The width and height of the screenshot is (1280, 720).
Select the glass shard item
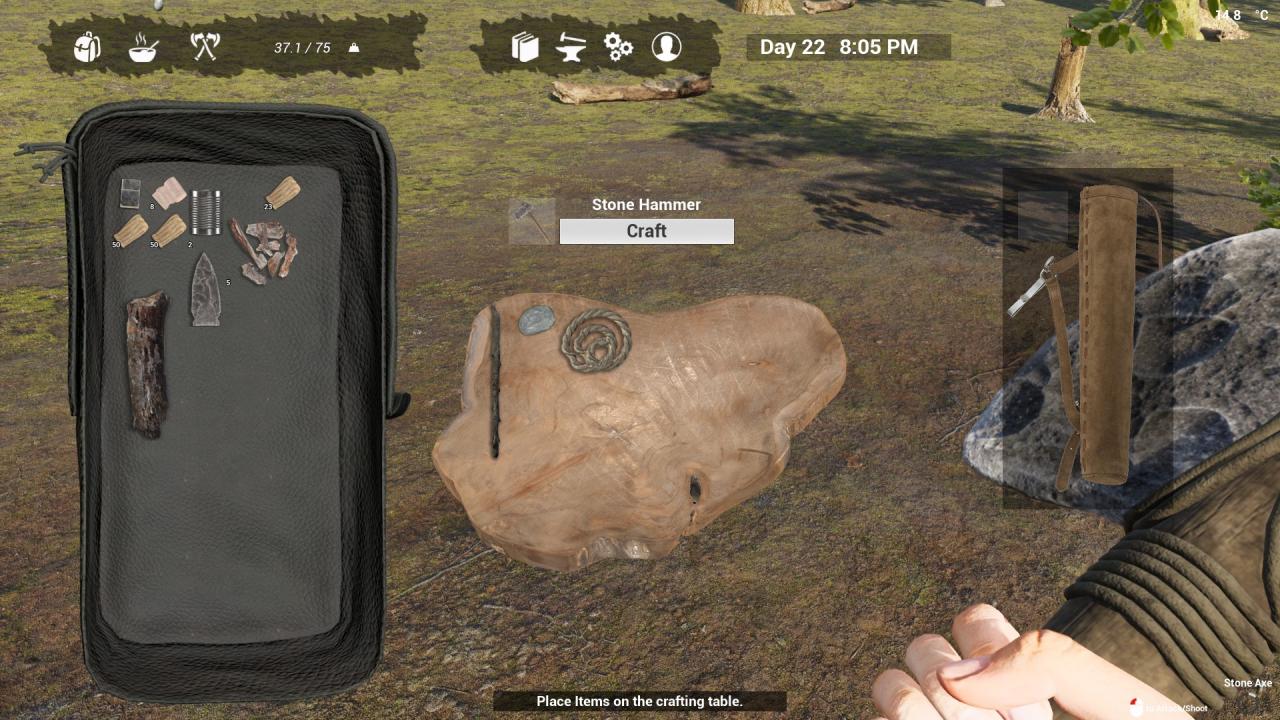(x=130, y=192)
